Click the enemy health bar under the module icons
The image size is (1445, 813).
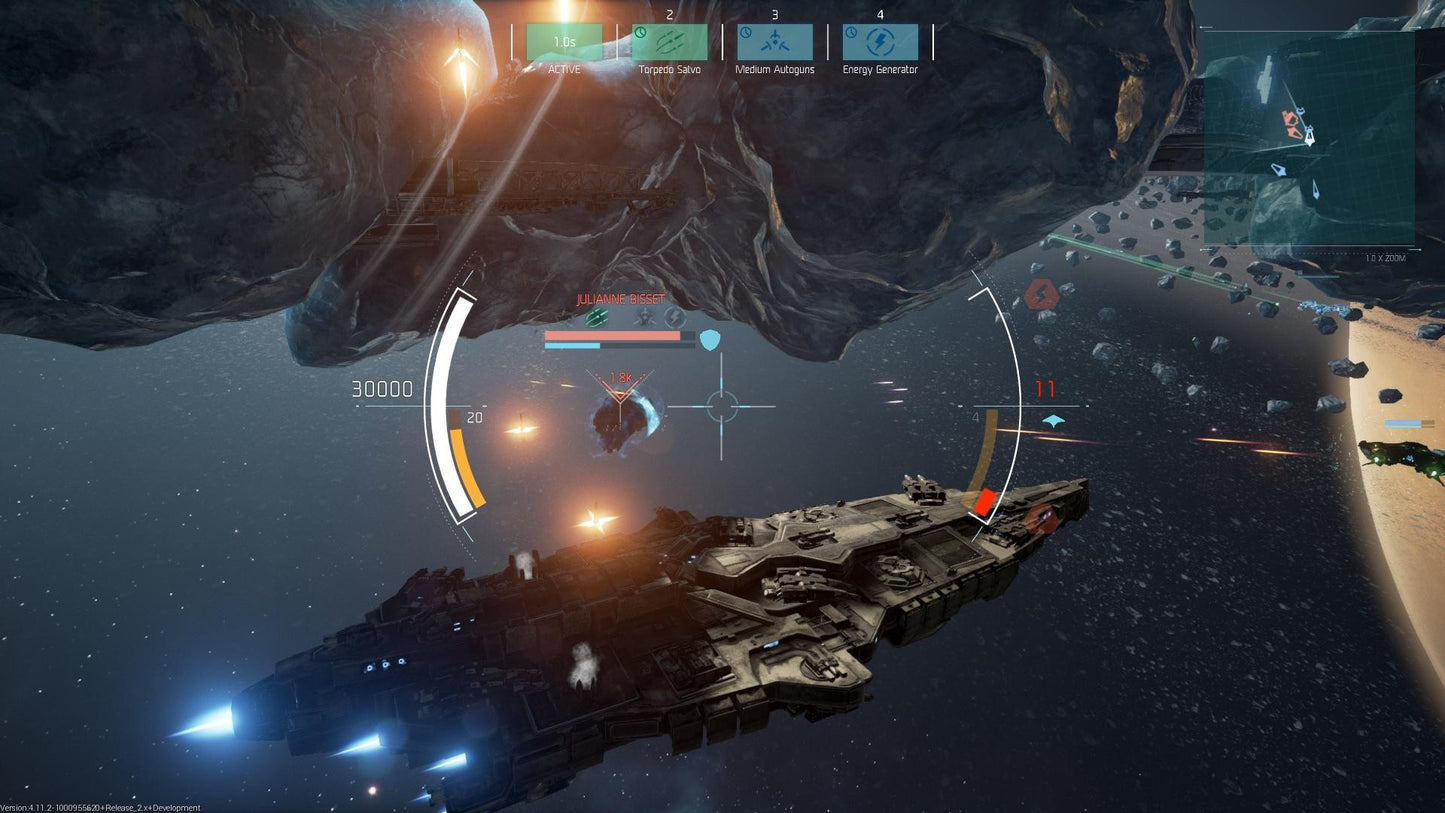612,336
